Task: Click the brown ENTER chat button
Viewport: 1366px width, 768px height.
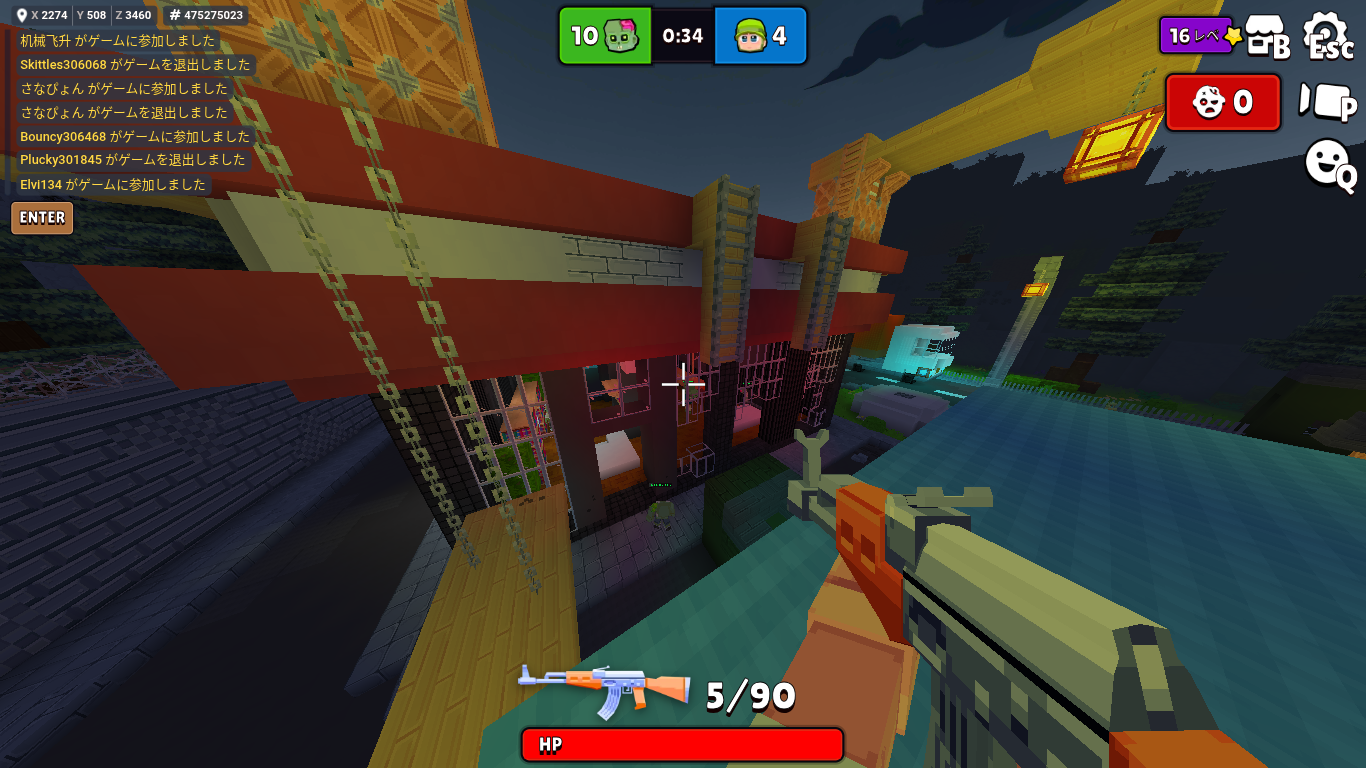Action: (x=42, y=218)
